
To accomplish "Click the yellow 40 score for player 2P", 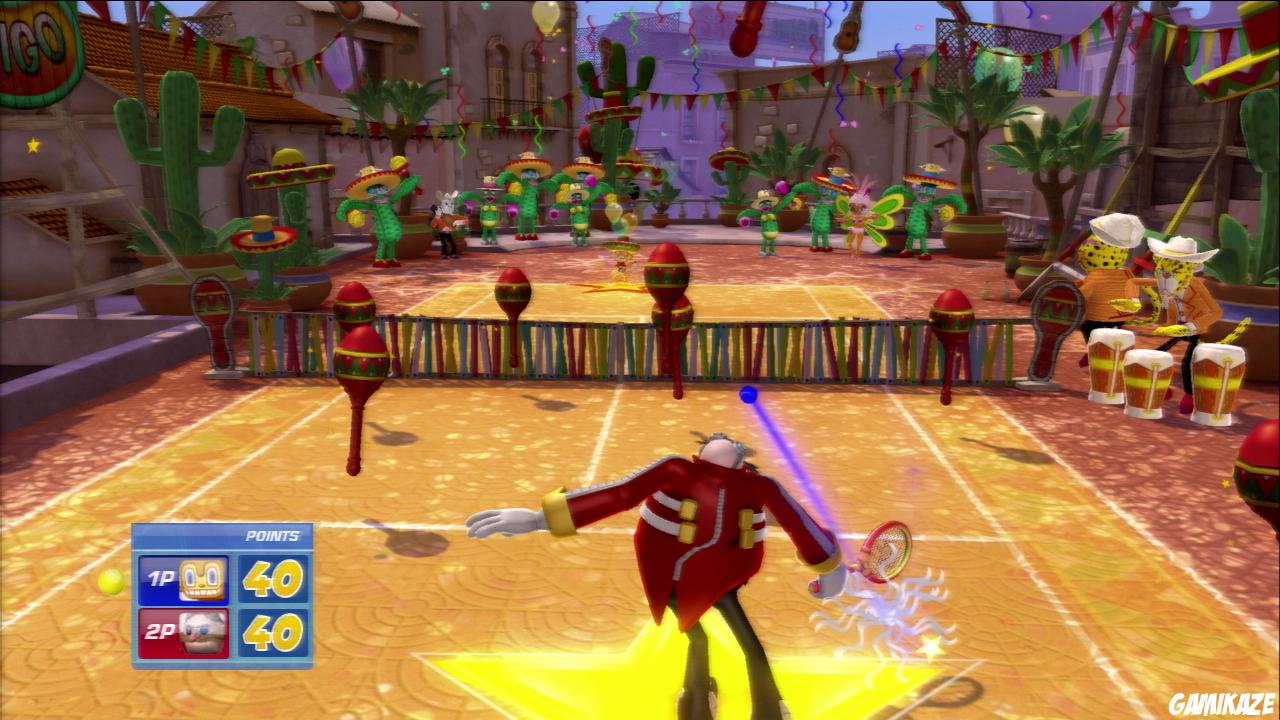I will [273, 632].
